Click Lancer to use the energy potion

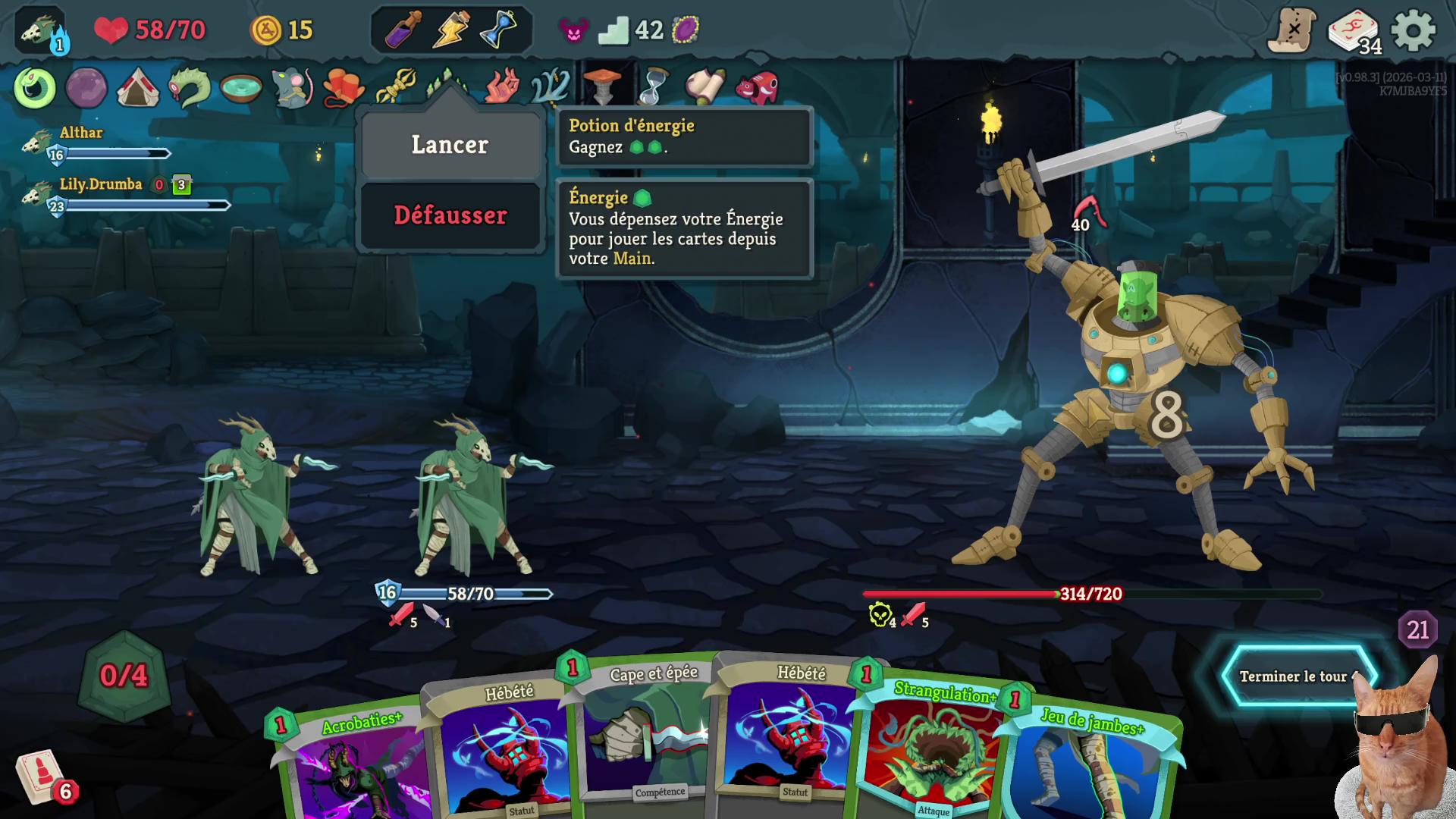[450, 145]
